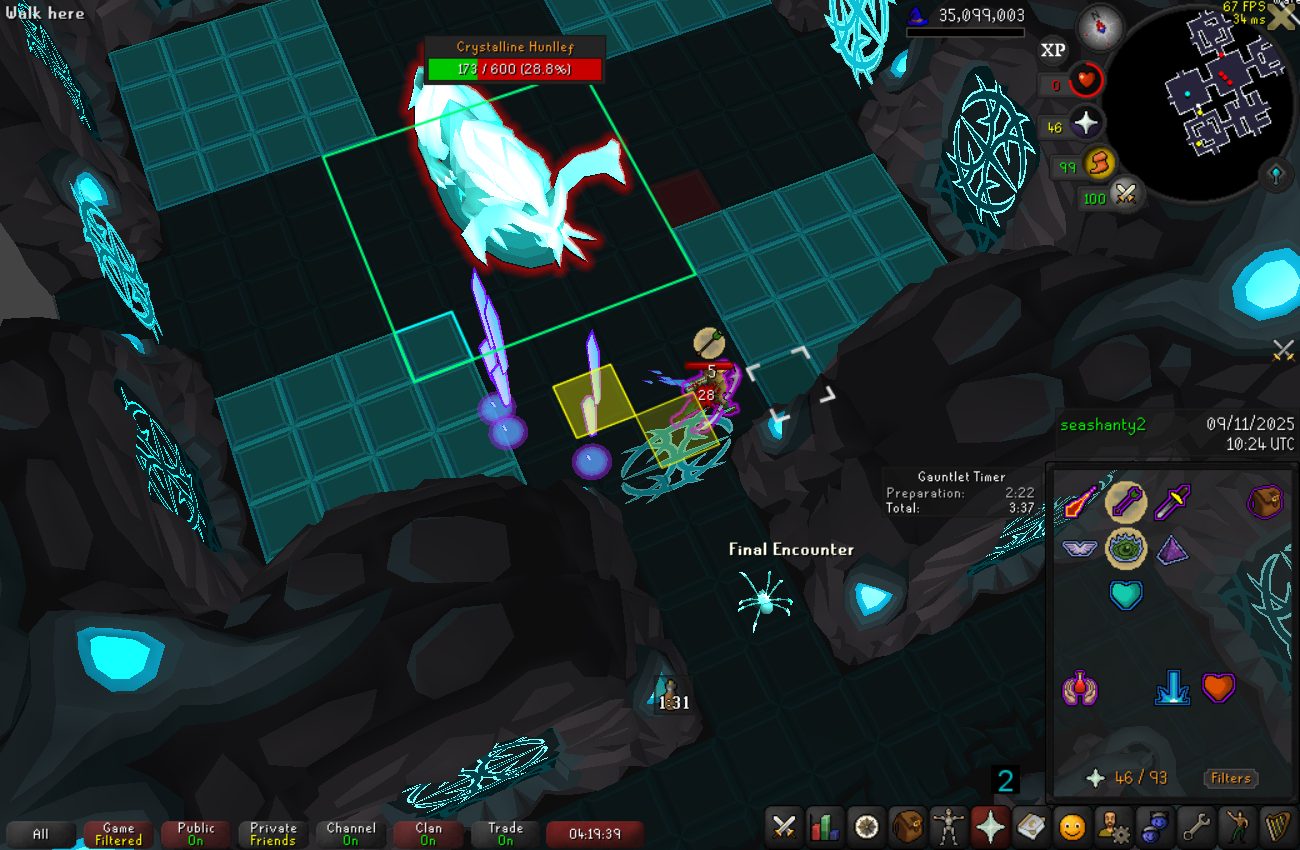
Task: Open the inventory backpack tab
Action: 907,827
